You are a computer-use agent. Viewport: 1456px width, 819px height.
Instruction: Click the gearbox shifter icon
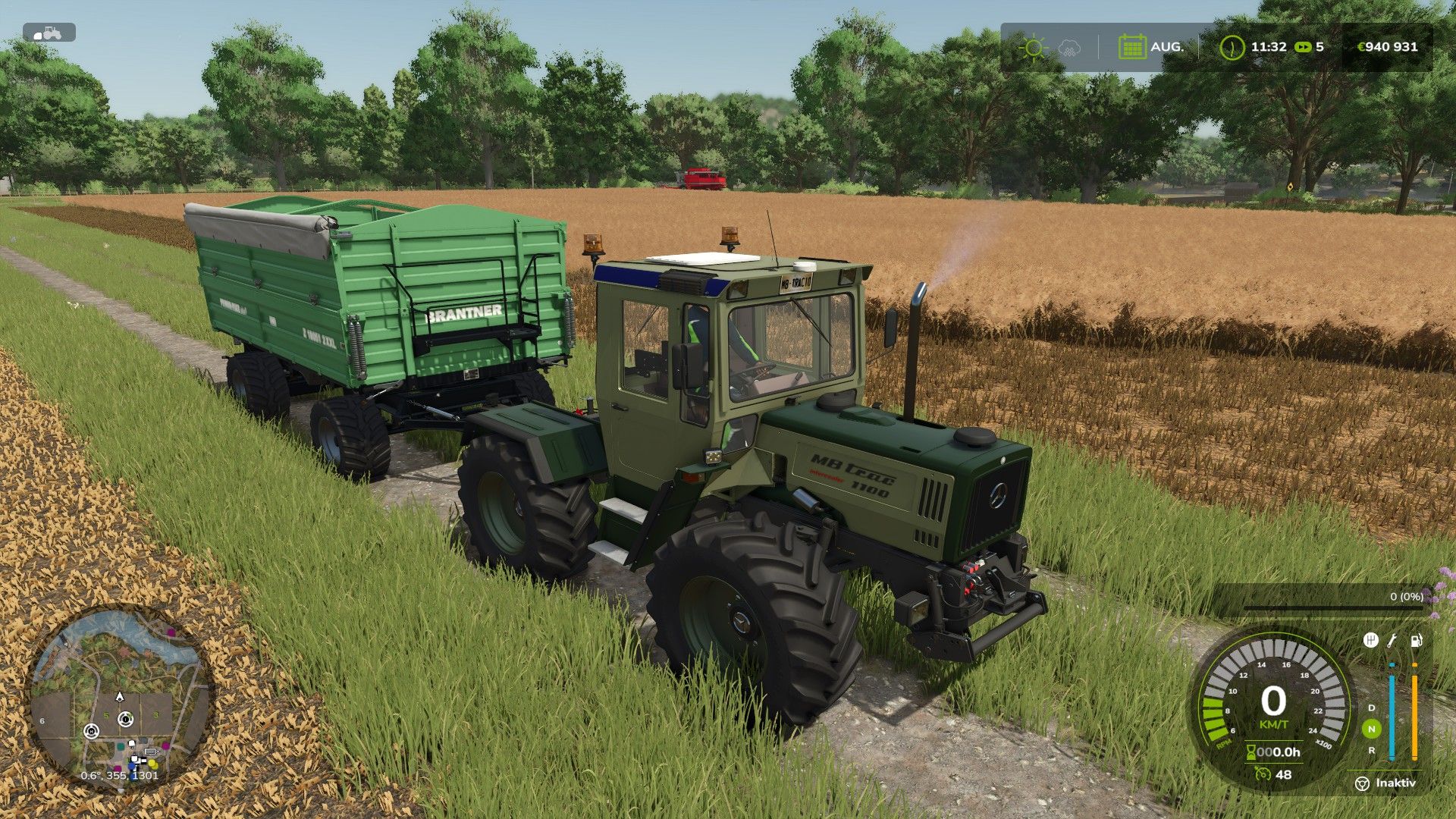[x=1370, y=641]
